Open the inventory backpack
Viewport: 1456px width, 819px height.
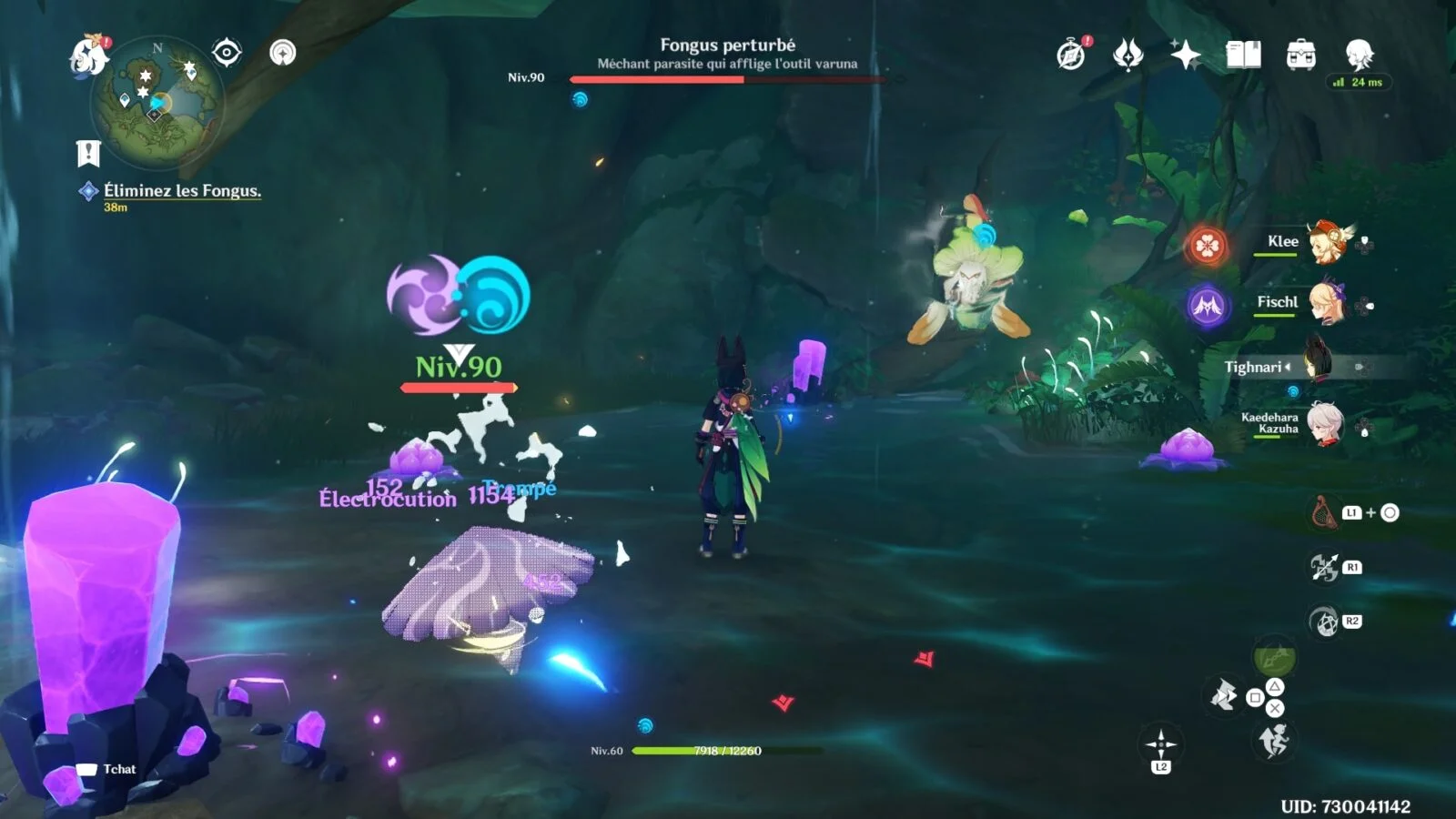coord(1300,55)
